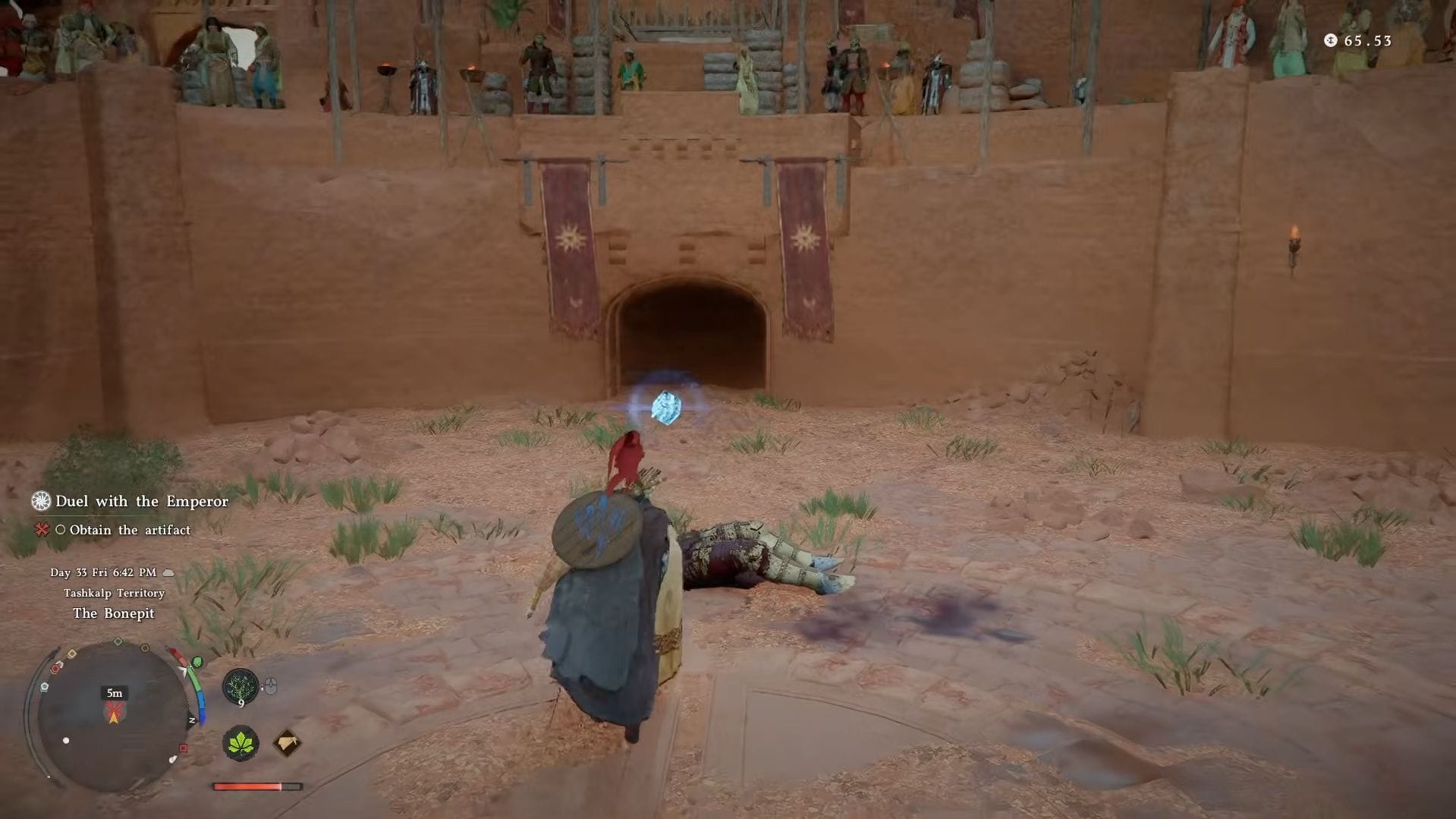Click the north N arrow on the minimap edge

(x=191, y=721)
